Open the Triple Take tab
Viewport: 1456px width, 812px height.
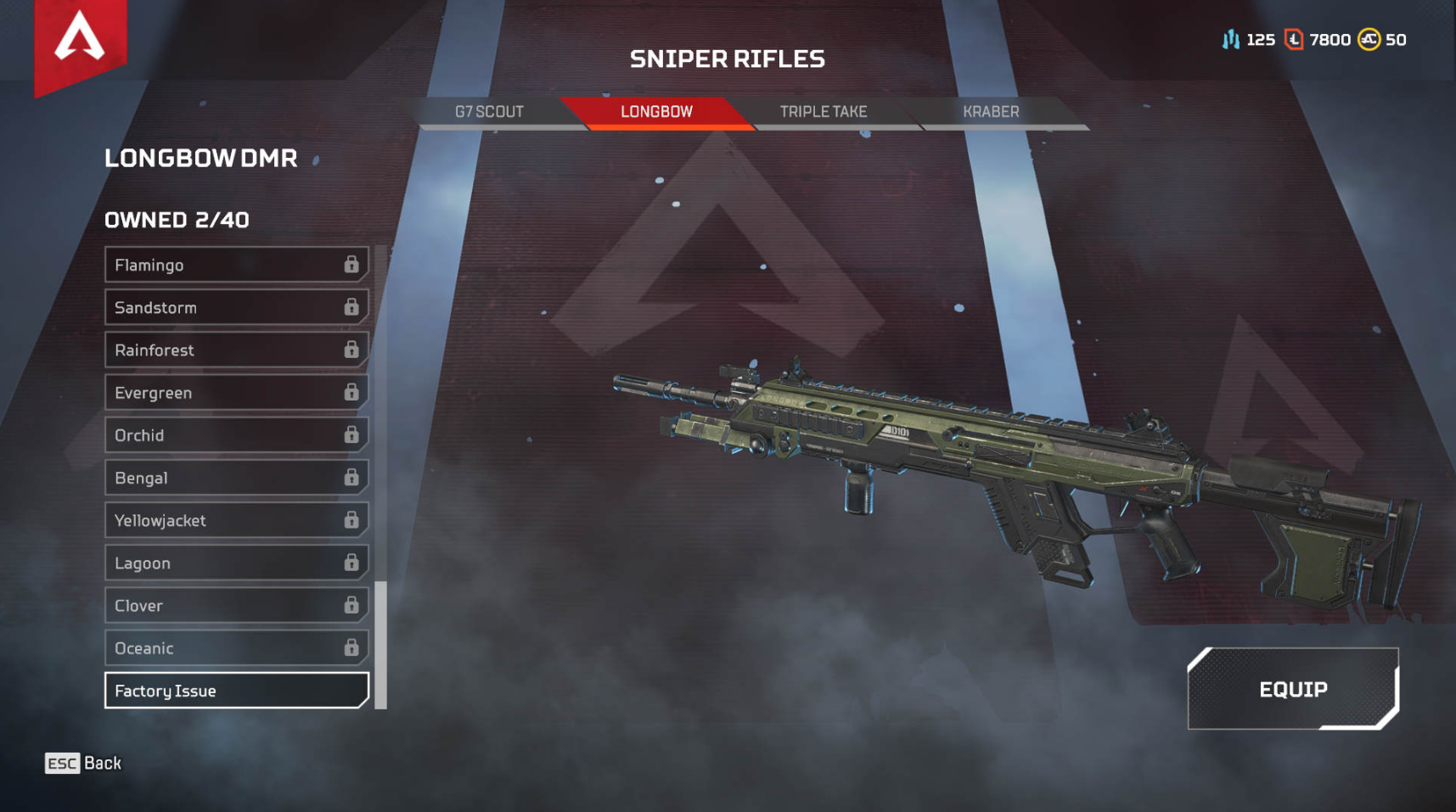click(823, 112)
